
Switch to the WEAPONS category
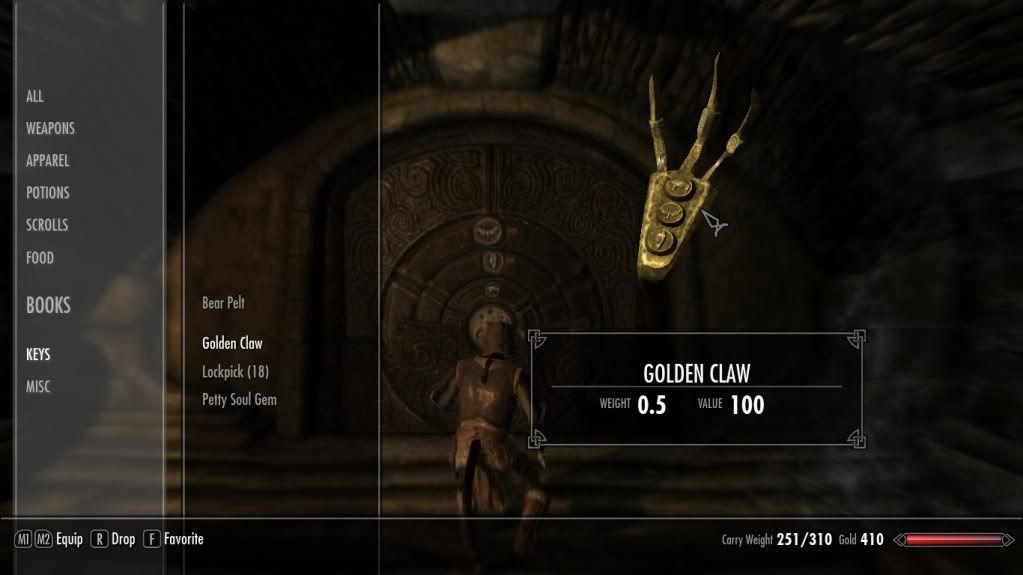point(50,129)
